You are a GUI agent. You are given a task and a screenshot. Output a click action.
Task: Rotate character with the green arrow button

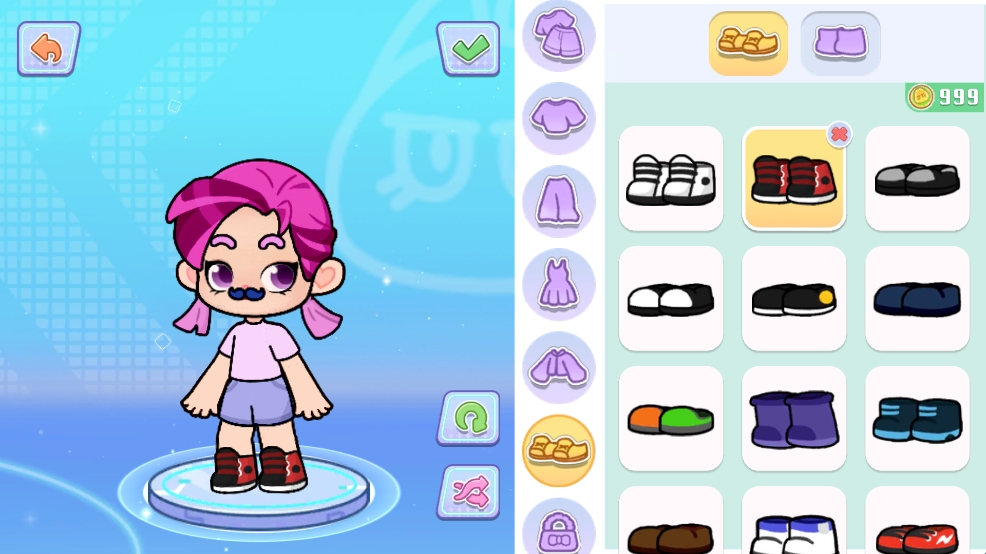[468, 417]
